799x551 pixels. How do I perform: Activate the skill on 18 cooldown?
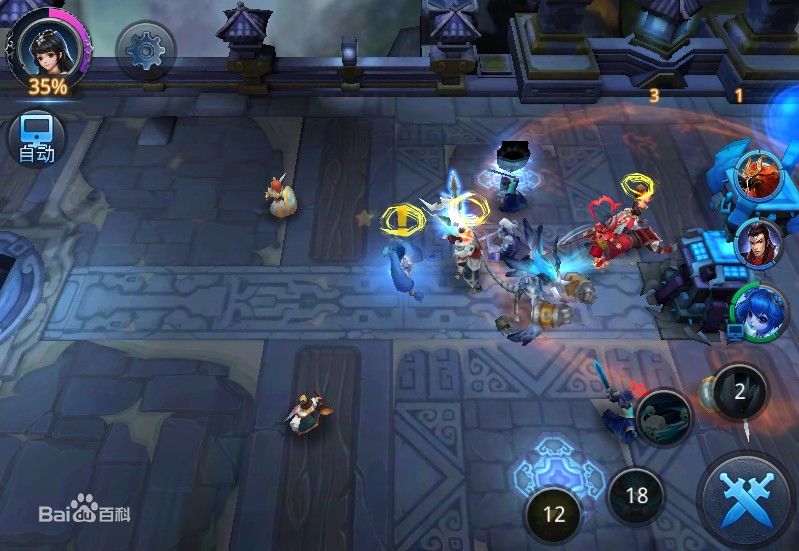[x=636, y=495]
